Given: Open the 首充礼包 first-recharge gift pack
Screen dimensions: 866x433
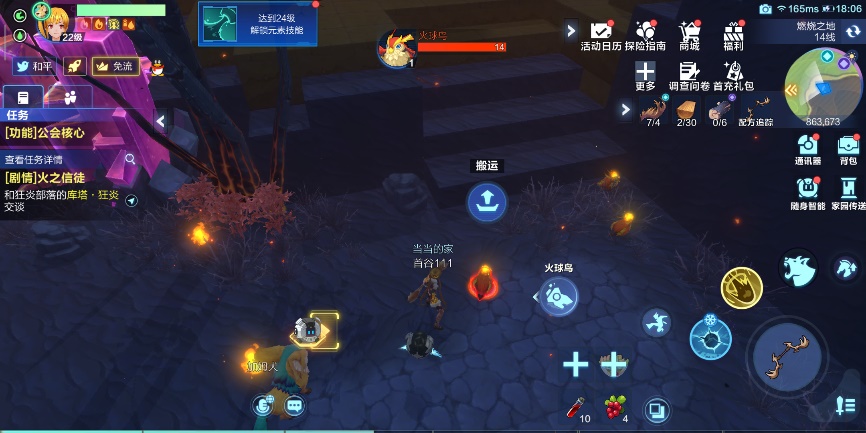Looking at the screenshot, I should (x=733, y=73).
